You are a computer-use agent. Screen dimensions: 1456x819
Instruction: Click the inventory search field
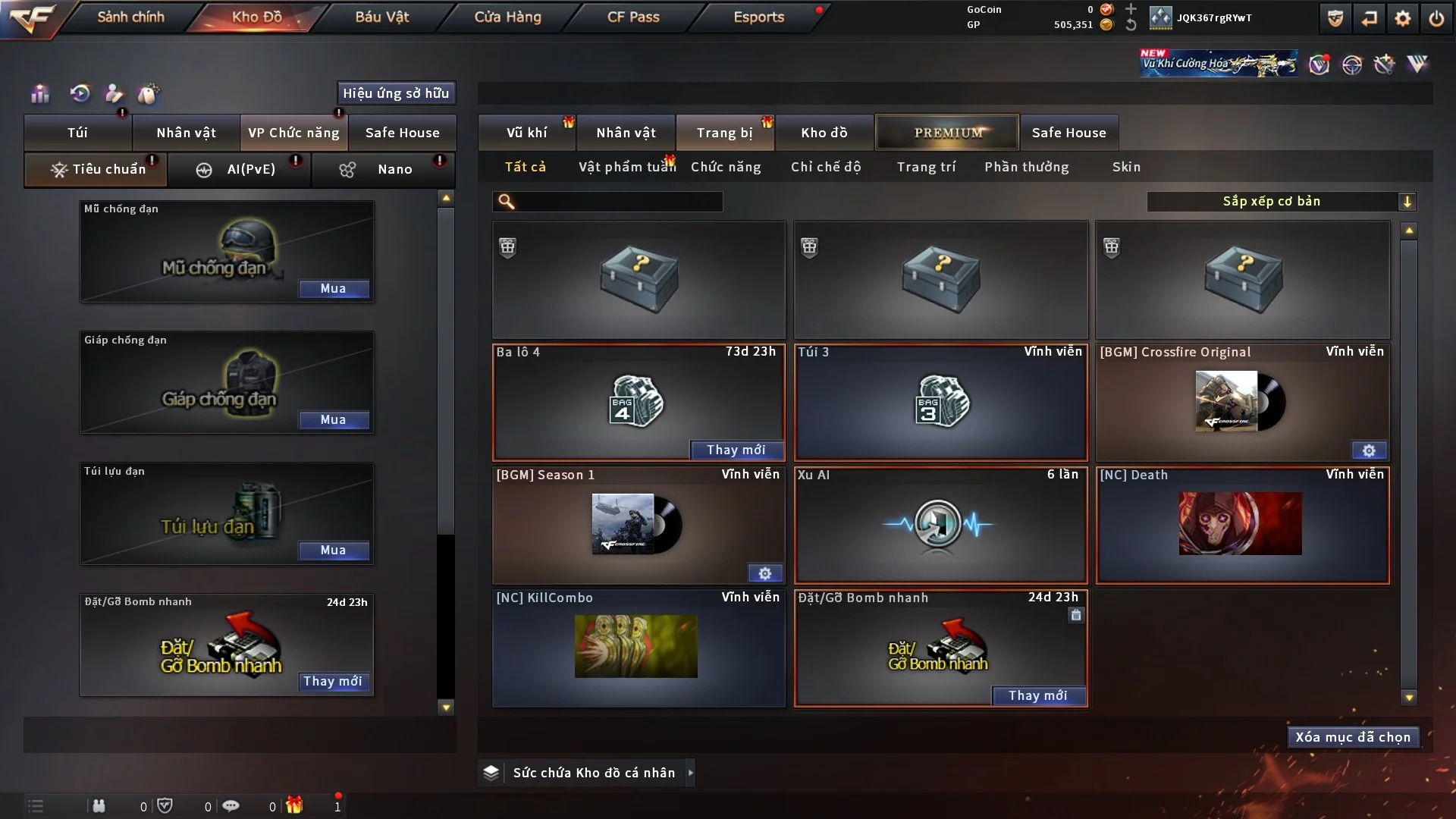coord(618,202)
